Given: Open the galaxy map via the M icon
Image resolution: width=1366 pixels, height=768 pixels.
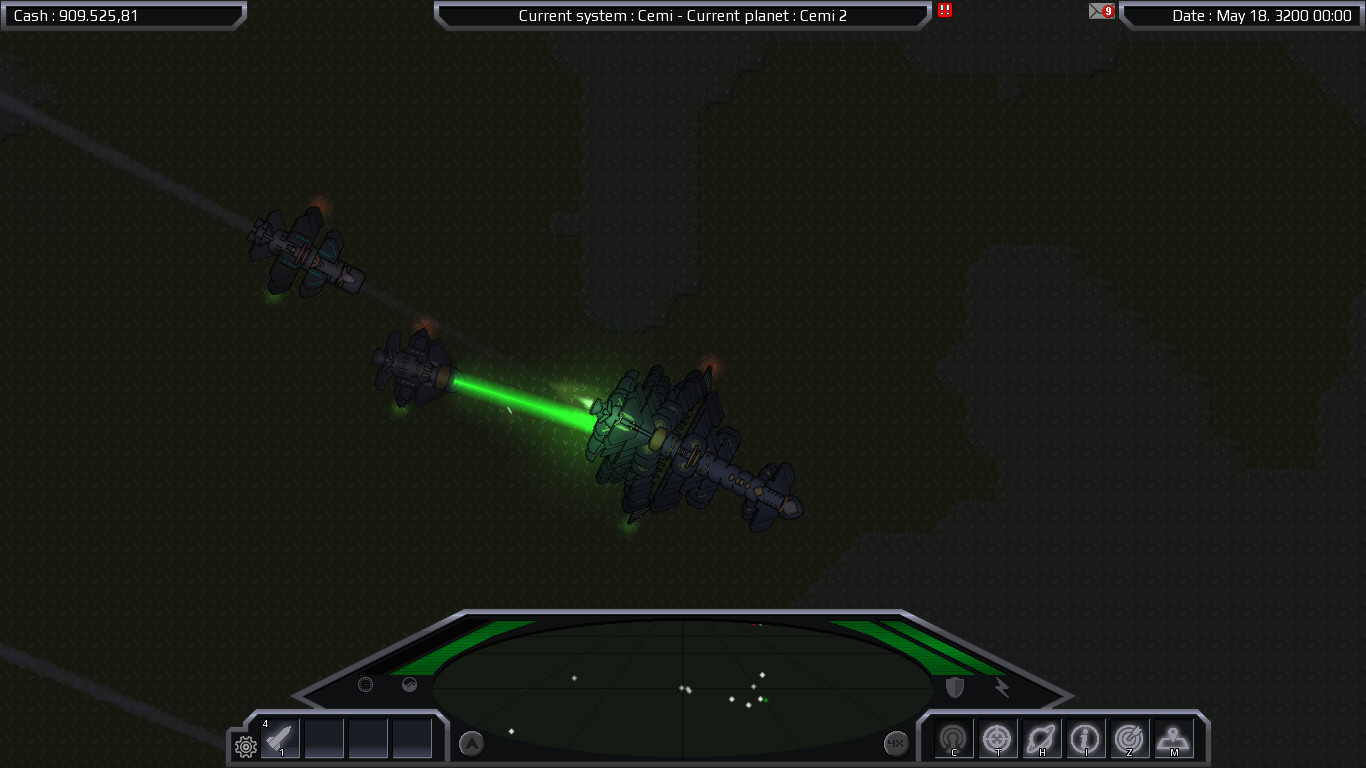Looking at the screenshot, I should coord(1173,738).
